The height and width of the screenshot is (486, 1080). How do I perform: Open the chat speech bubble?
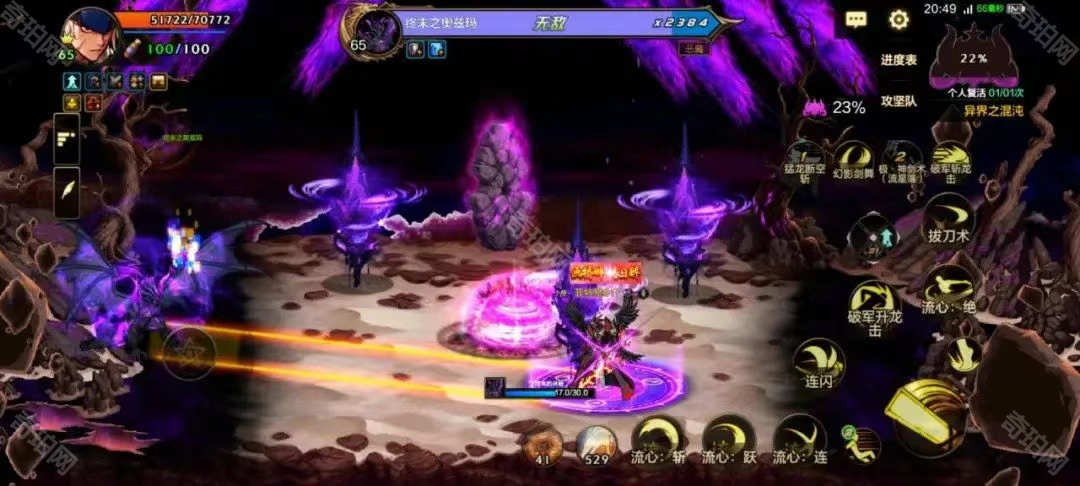[856, 20]
